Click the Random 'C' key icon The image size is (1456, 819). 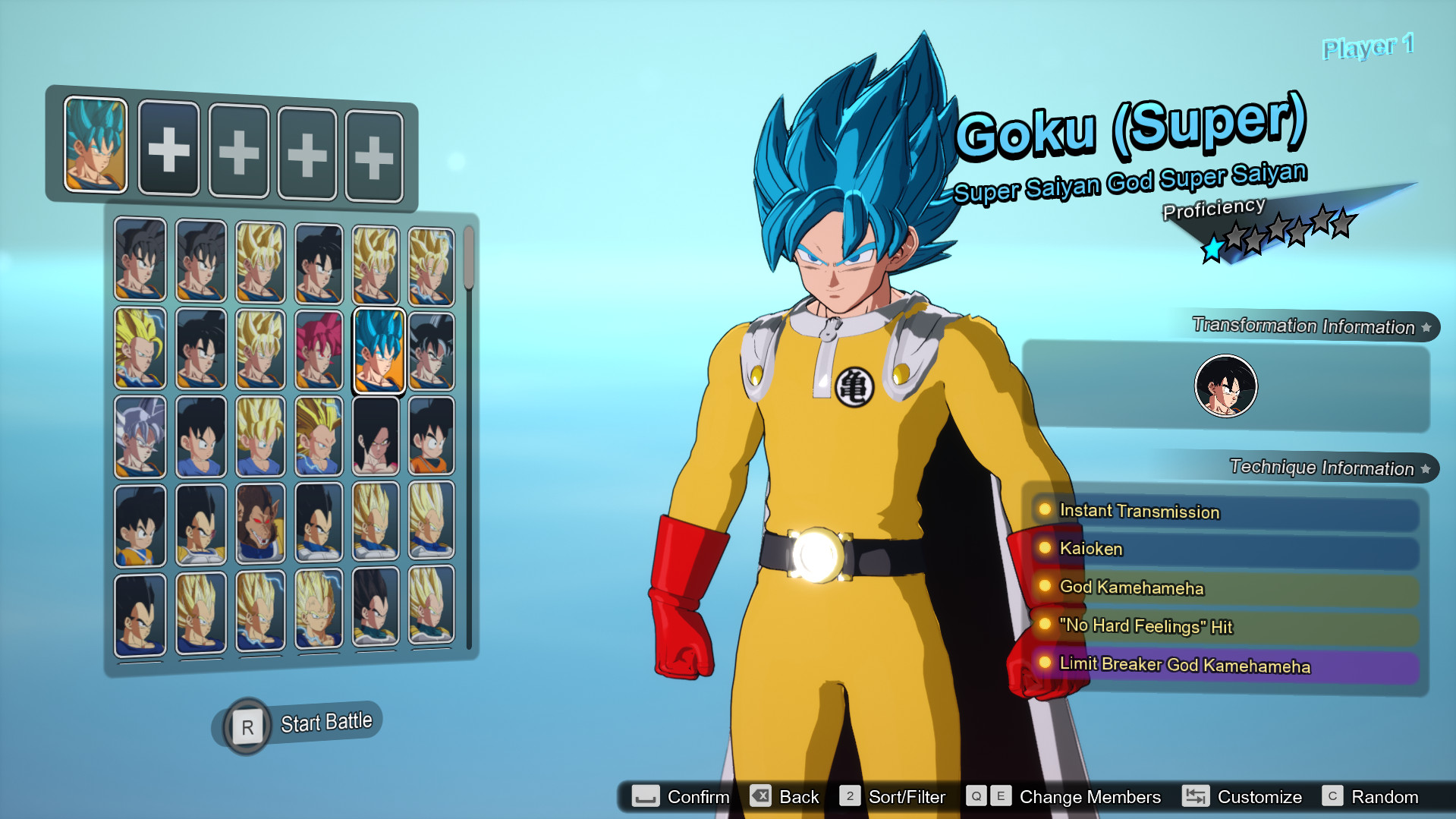click(x=1332, y=796)
